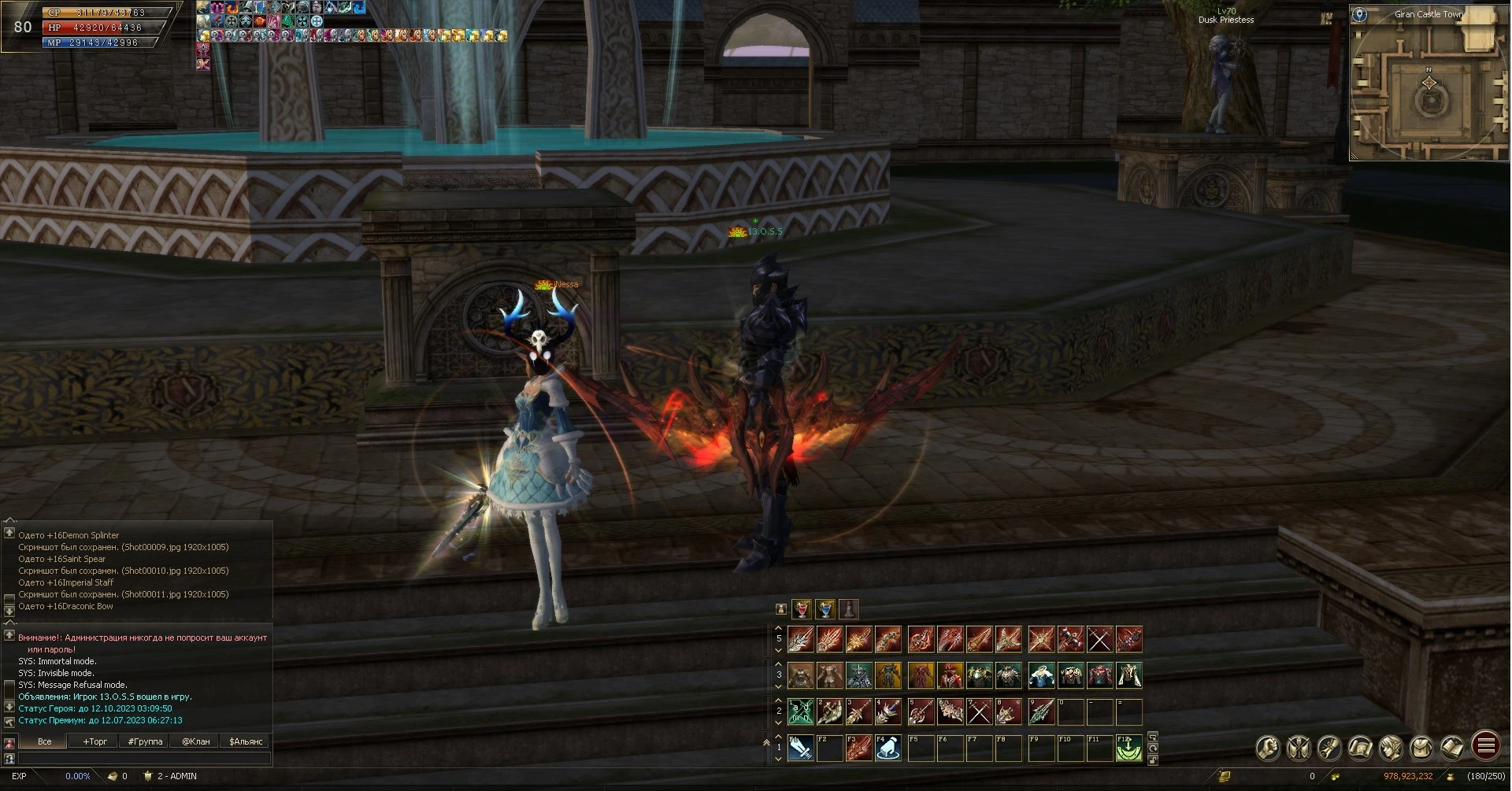The width and height of the screenshot is (1512, 791).
Task: Click the Giran Castle Town minimap
Action: [x=1429, y=88]
